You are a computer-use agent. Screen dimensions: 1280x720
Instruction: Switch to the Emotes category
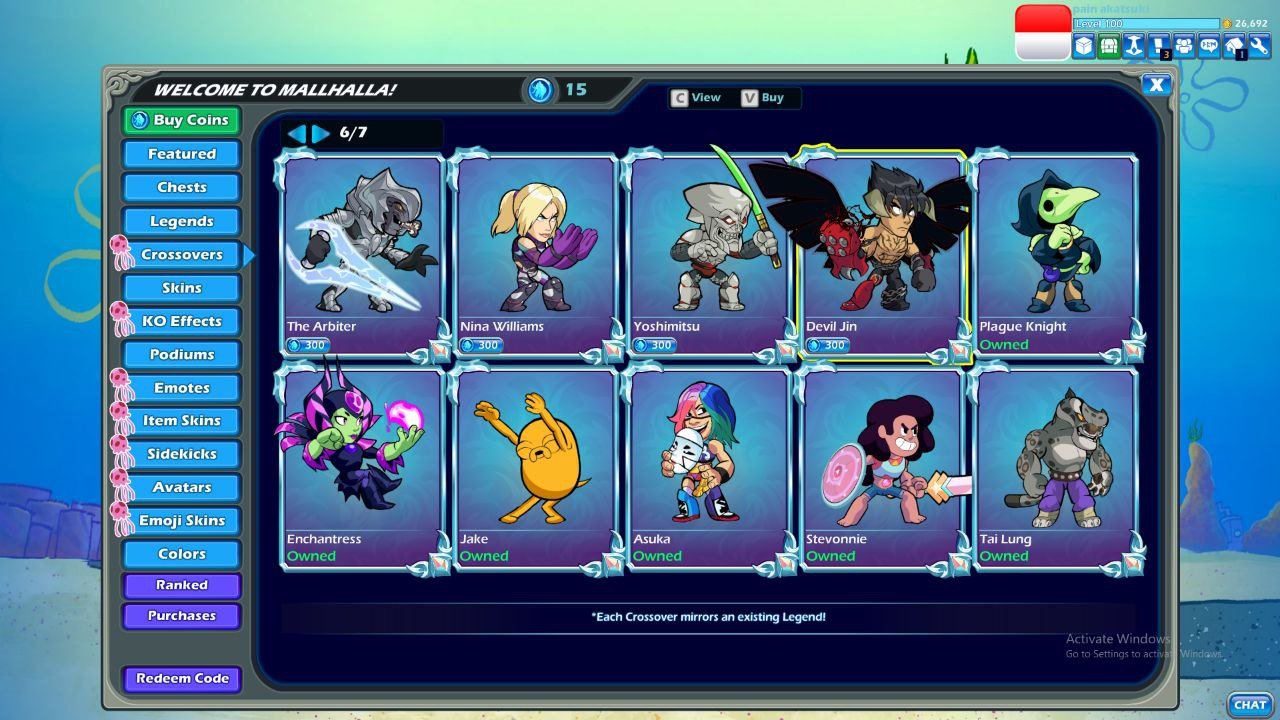point(181,388)
